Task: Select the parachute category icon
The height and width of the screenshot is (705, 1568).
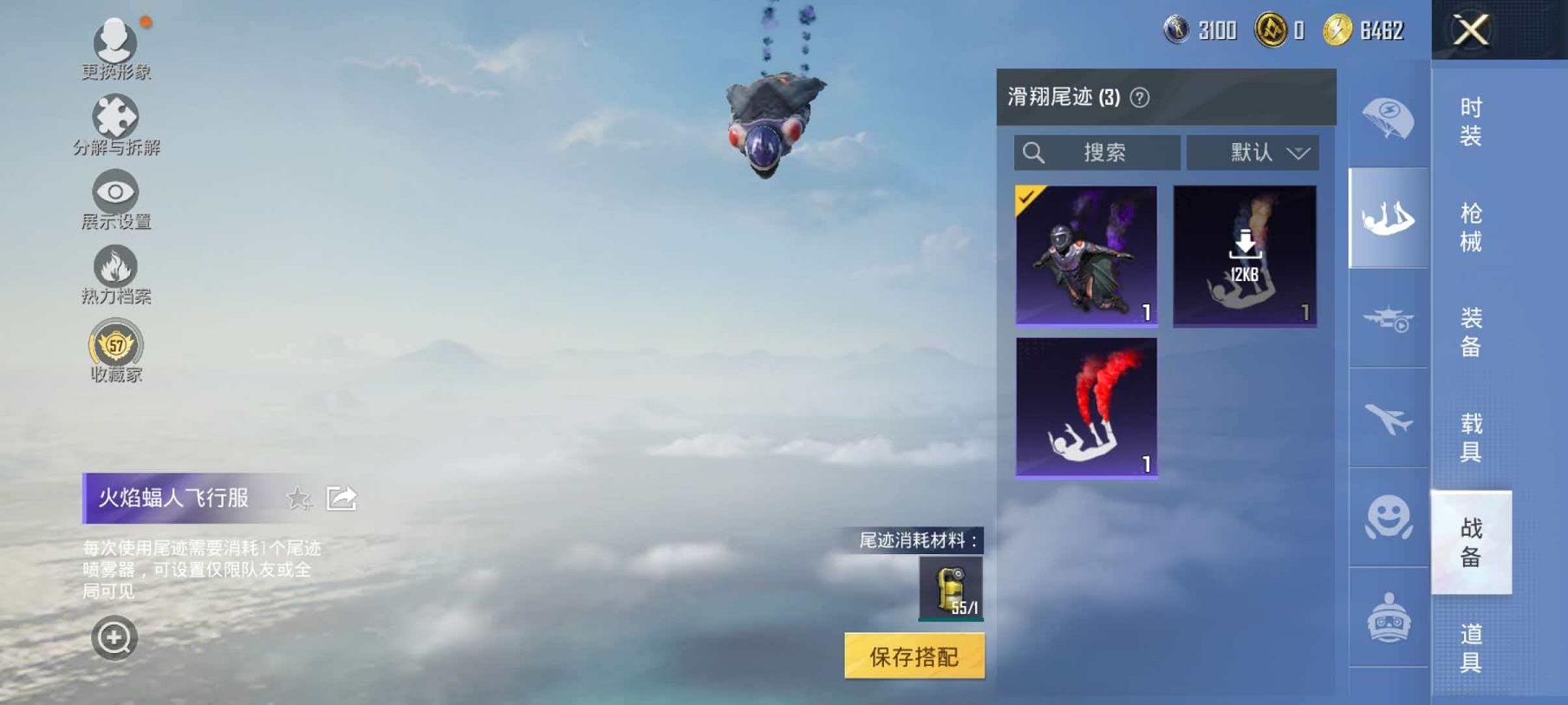Action: 1388,117
